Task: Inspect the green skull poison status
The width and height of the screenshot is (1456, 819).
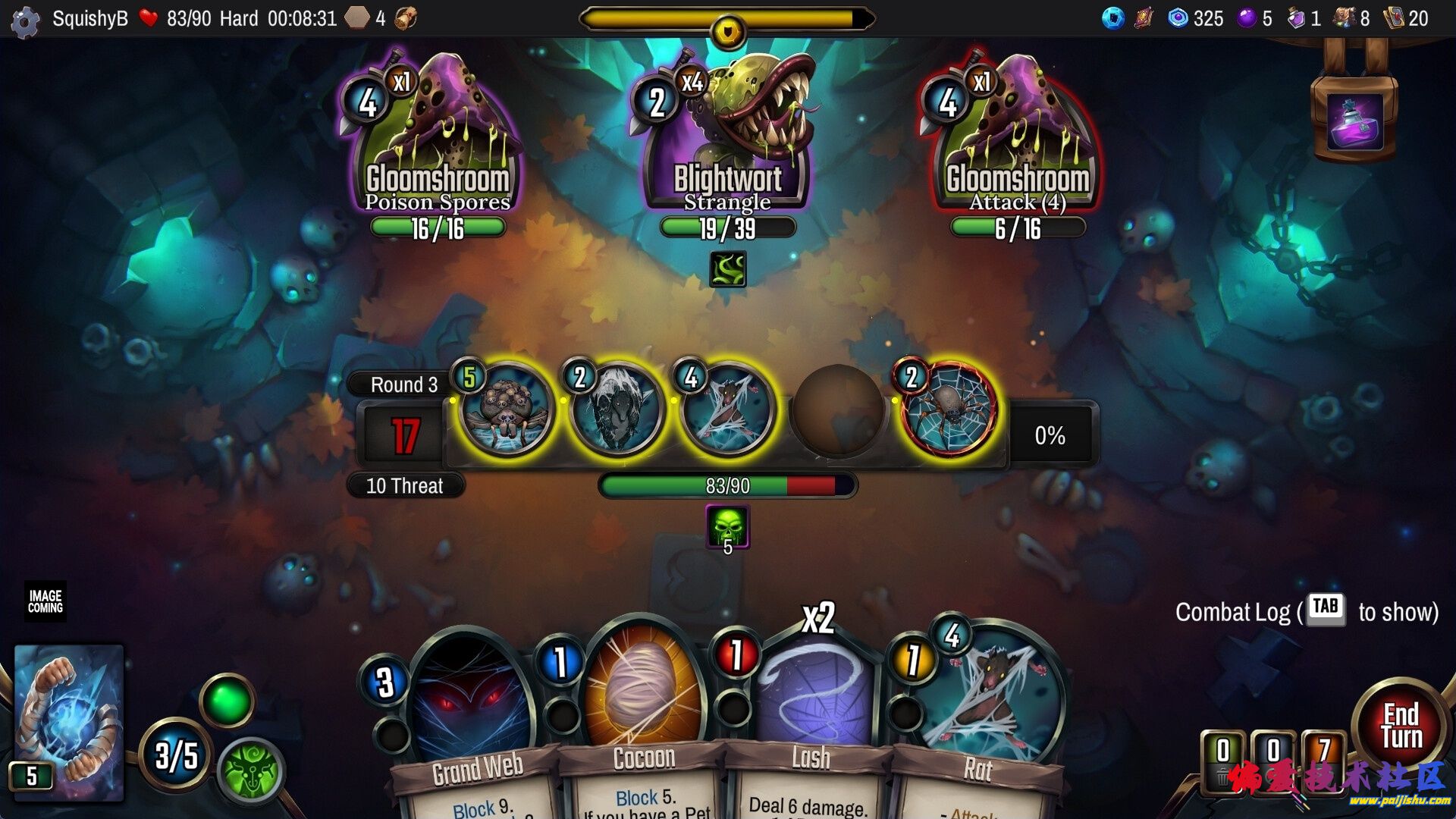Action: [727, 526]
